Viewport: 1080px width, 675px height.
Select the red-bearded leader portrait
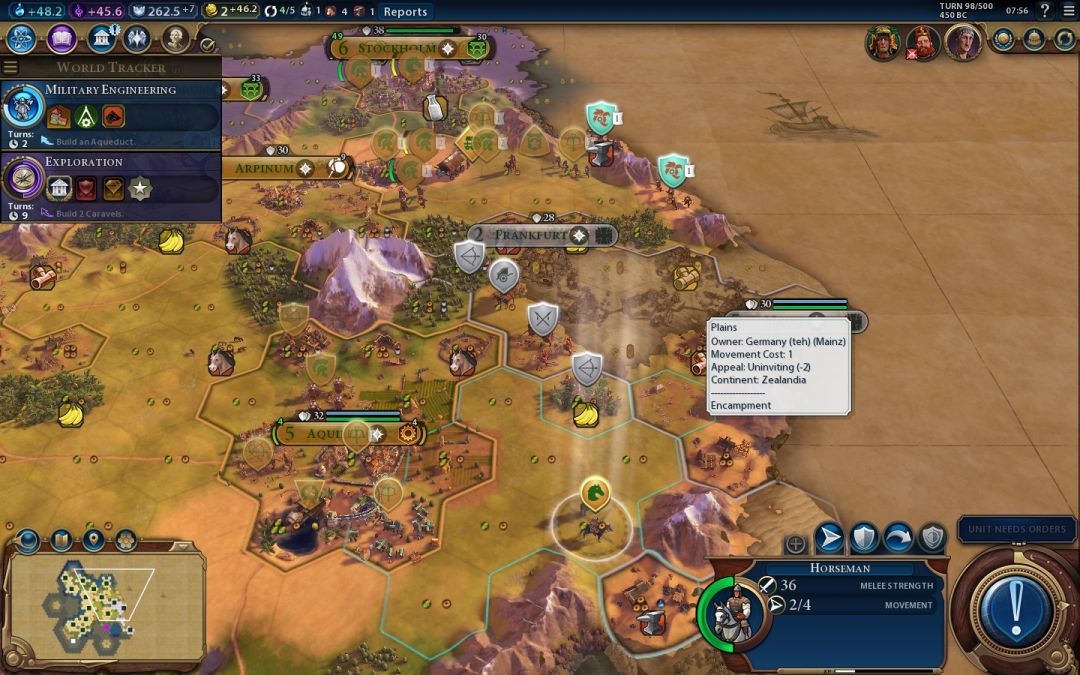[x=922, y=43]
